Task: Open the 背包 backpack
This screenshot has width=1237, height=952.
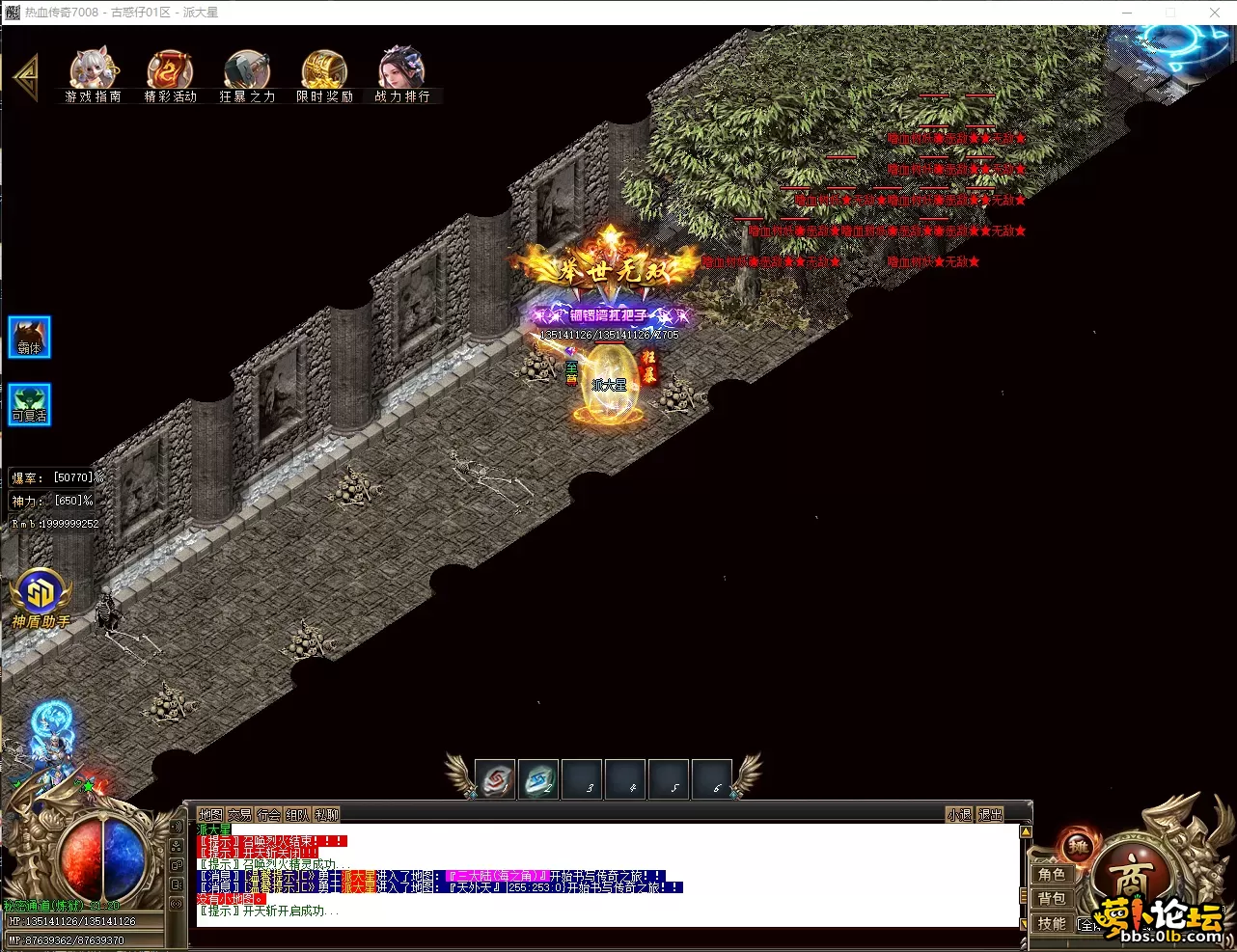Action: (x=1052, y=899)
